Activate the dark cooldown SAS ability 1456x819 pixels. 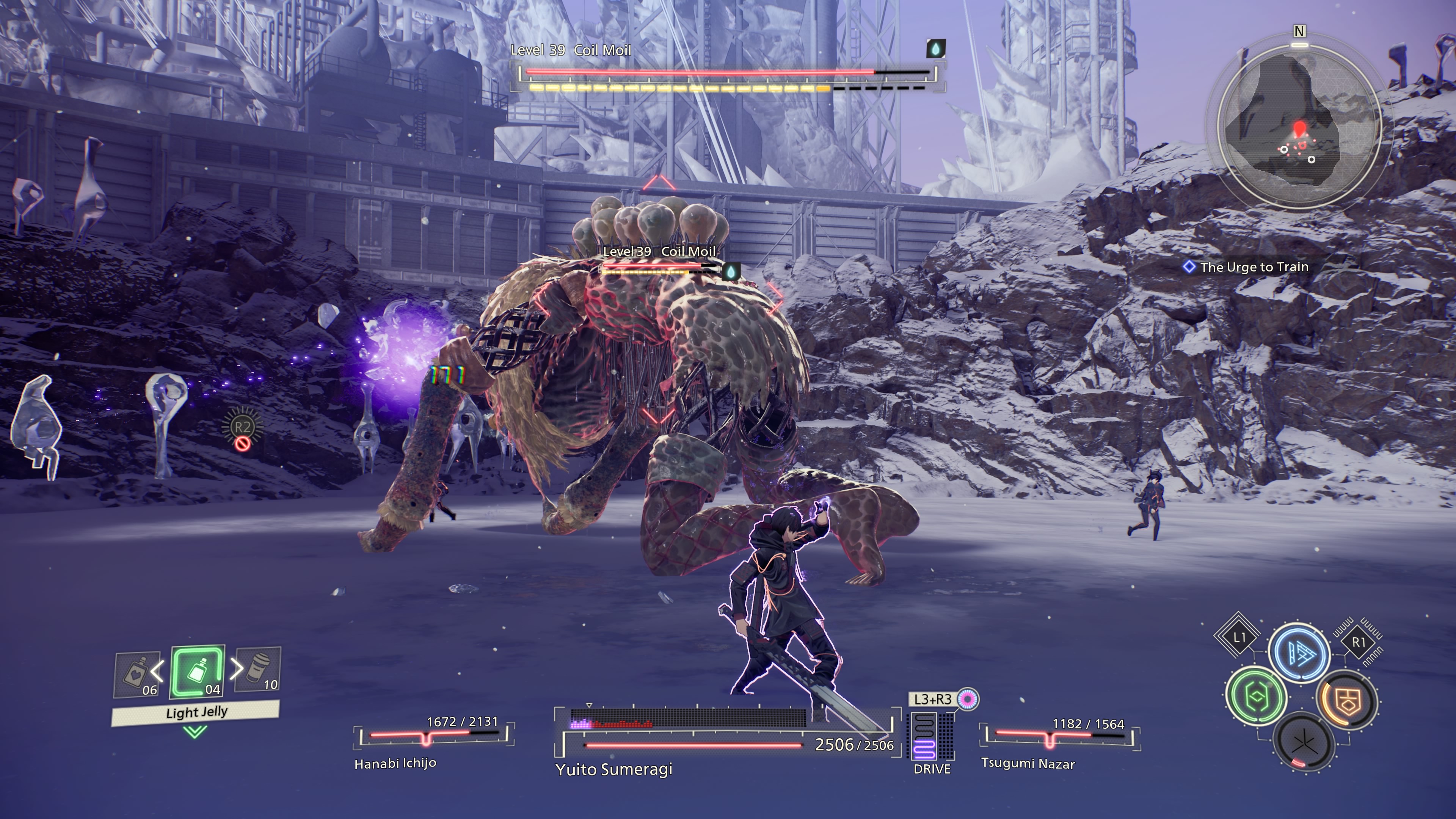(1304, 743)
